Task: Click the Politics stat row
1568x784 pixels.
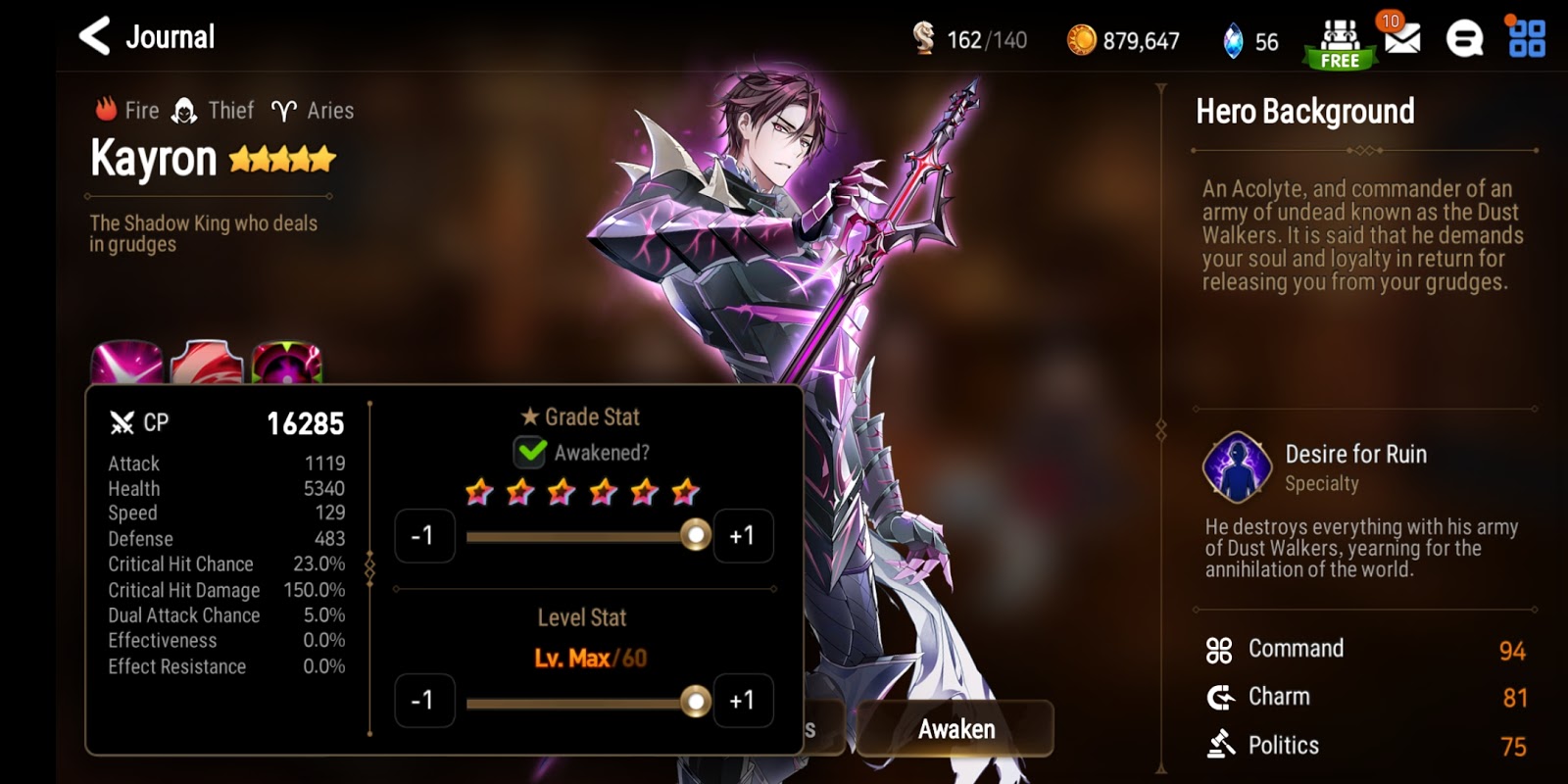Action: pos(1282,745)
